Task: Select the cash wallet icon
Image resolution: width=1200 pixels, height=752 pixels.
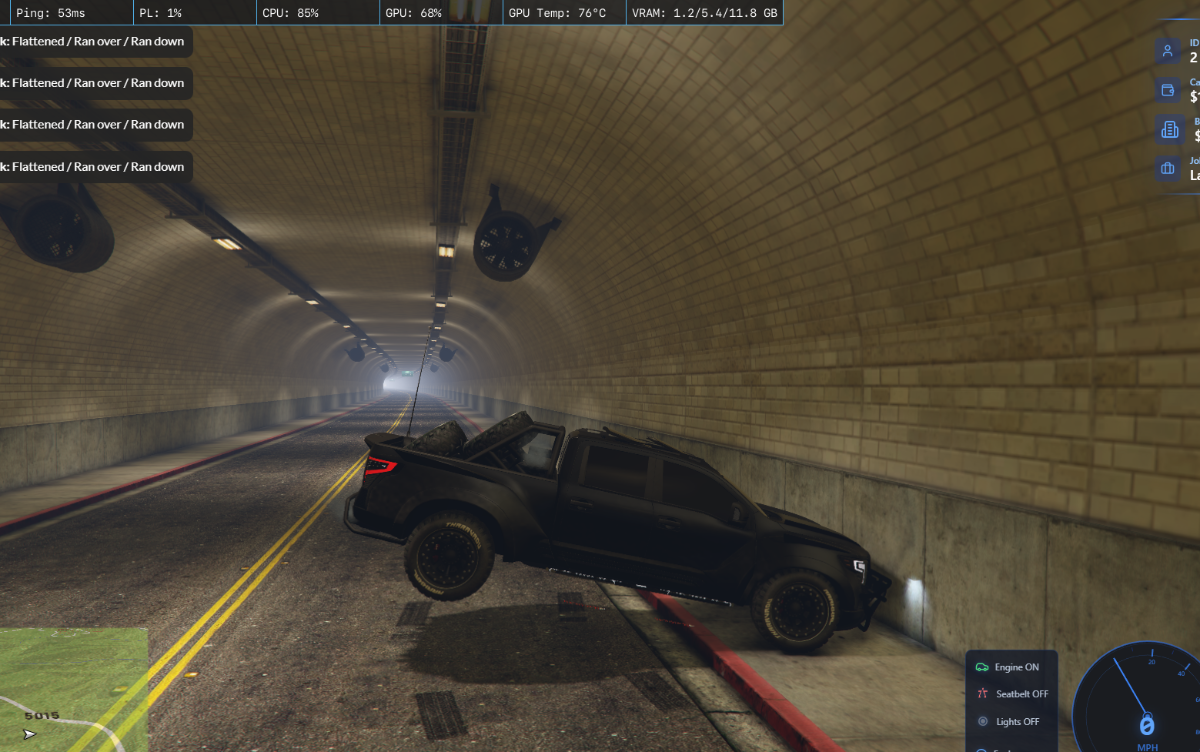Action: coord(1167,90)
